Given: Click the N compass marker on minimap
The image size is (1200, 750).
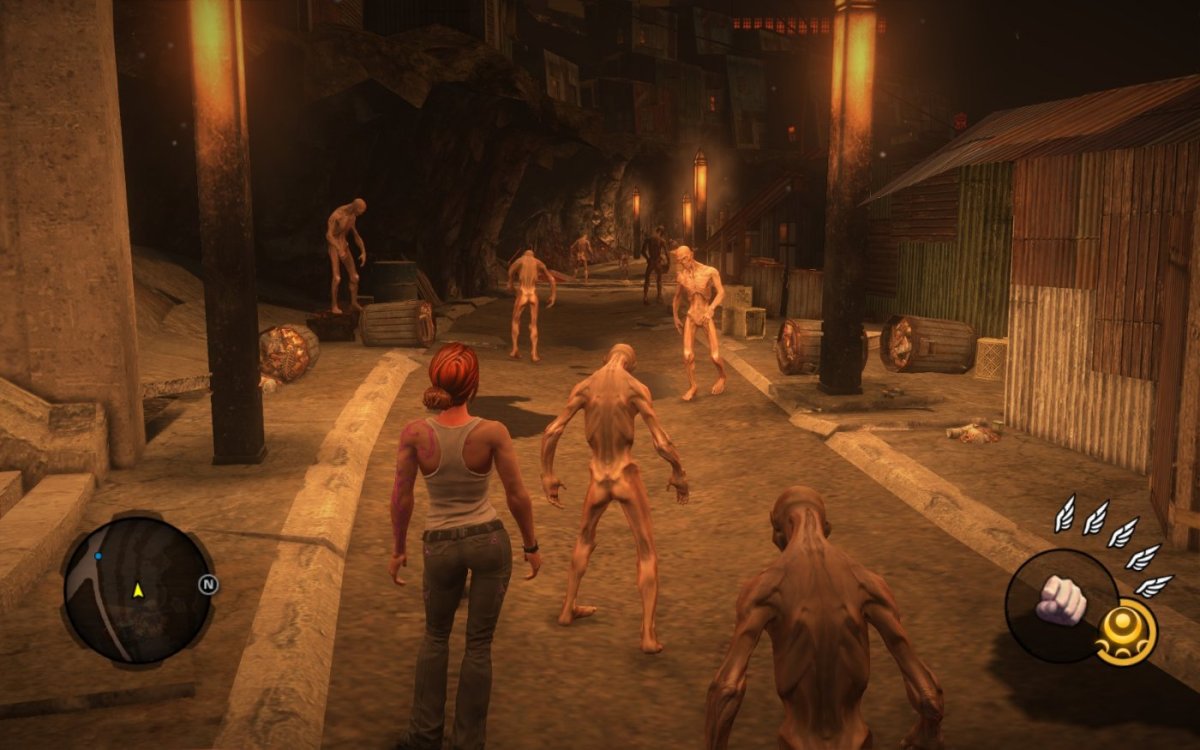Looking at the screenshot, I should pos(208,585).
